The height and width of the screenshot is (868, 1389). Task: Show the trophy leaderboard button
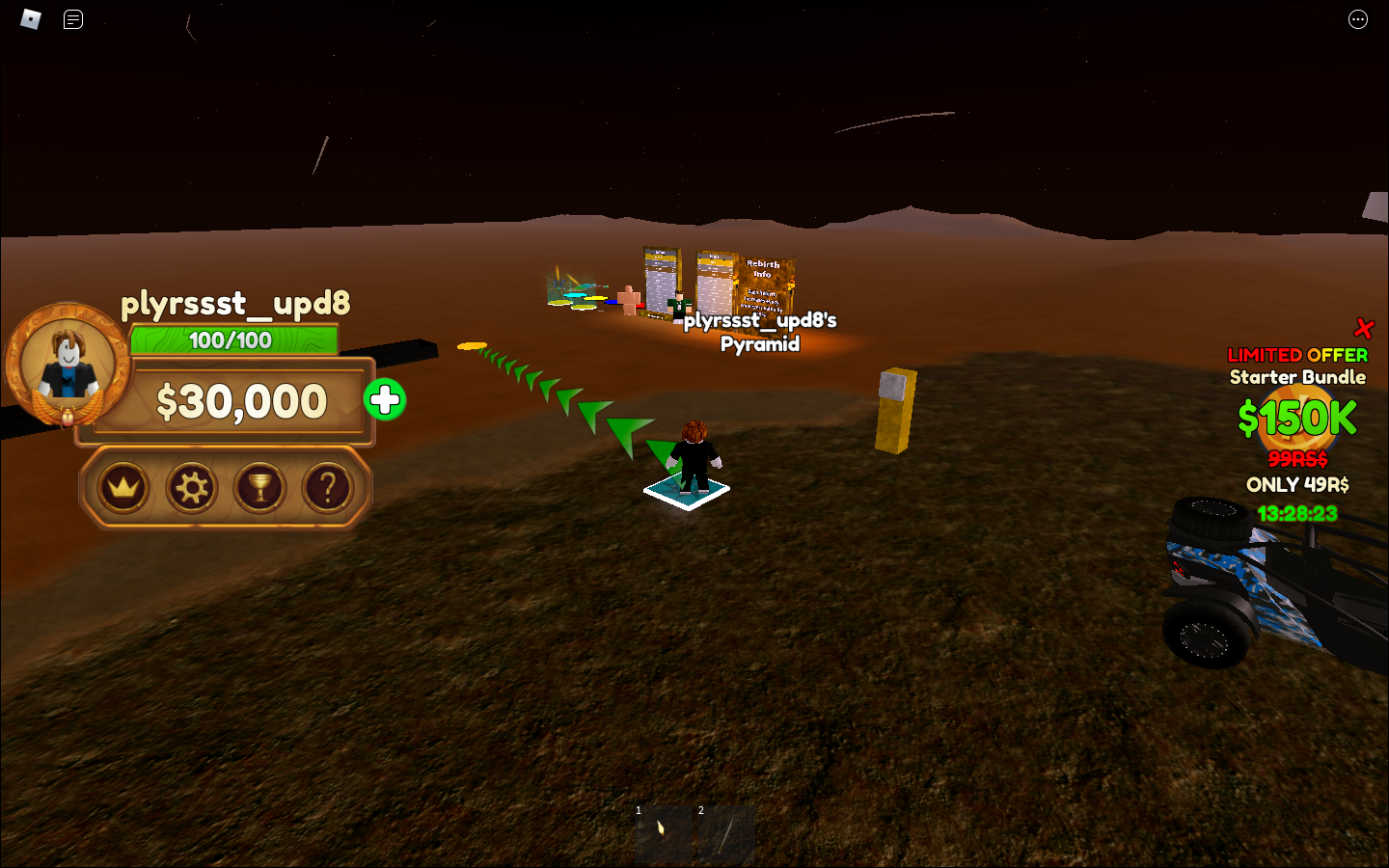[x=260, y=488]
